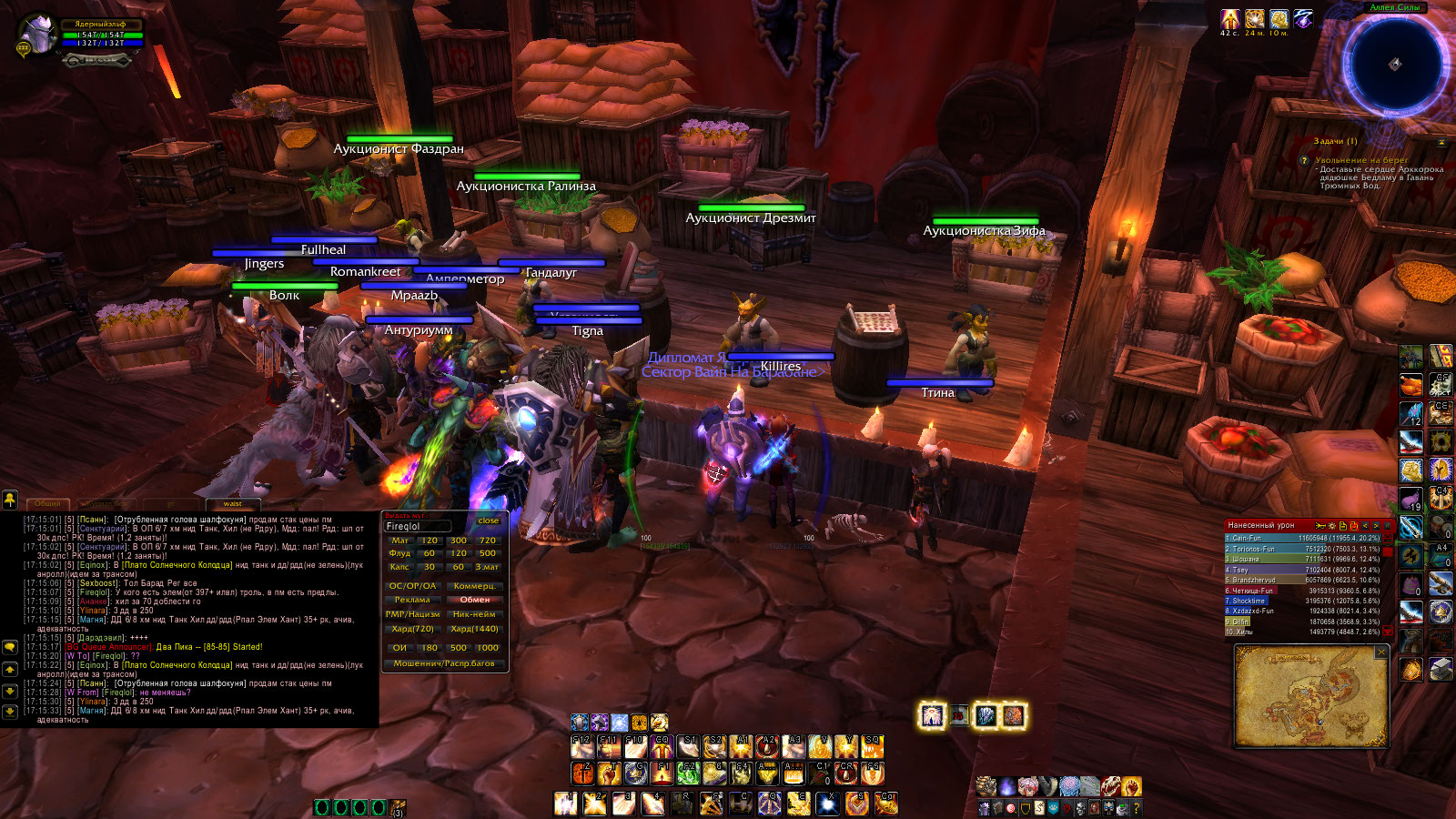
Task: Open the circular minimap
Action: click(1393, 64)
